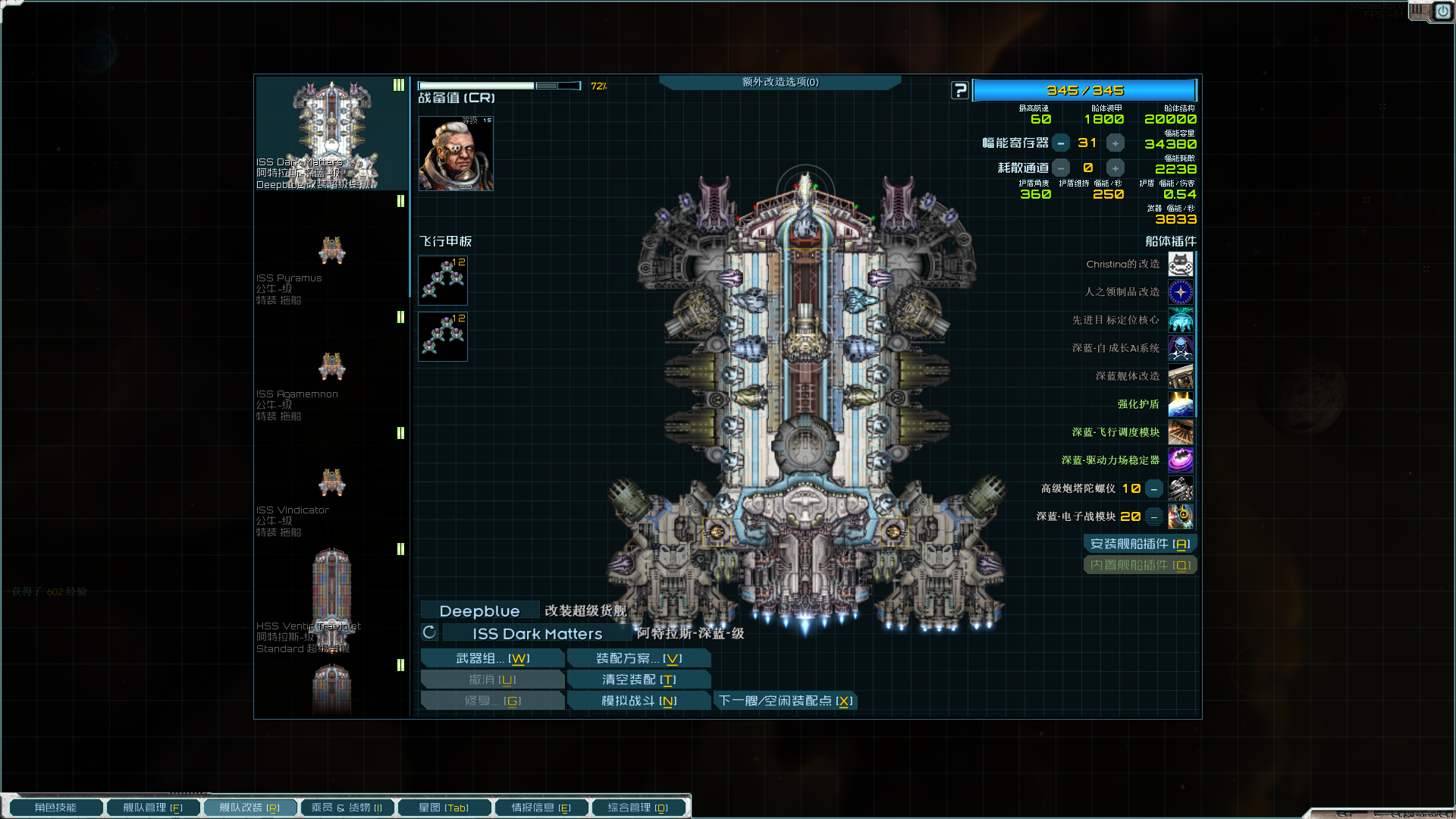Open 安装舰船插件 install hullmods
The height and width of the screenshot is (819, 1456).
(1140, 544)
